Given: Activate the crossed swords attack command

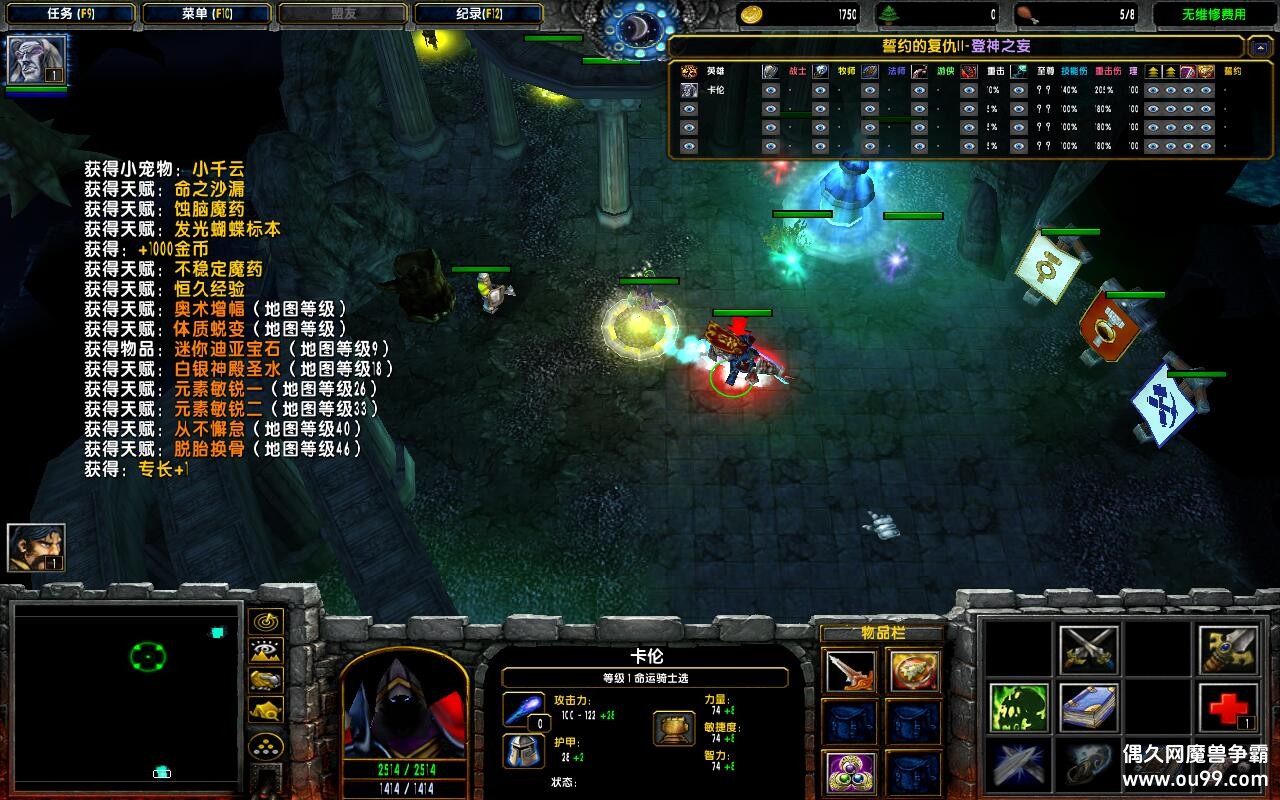Looking at the screenshot, I should [1088, 650].
